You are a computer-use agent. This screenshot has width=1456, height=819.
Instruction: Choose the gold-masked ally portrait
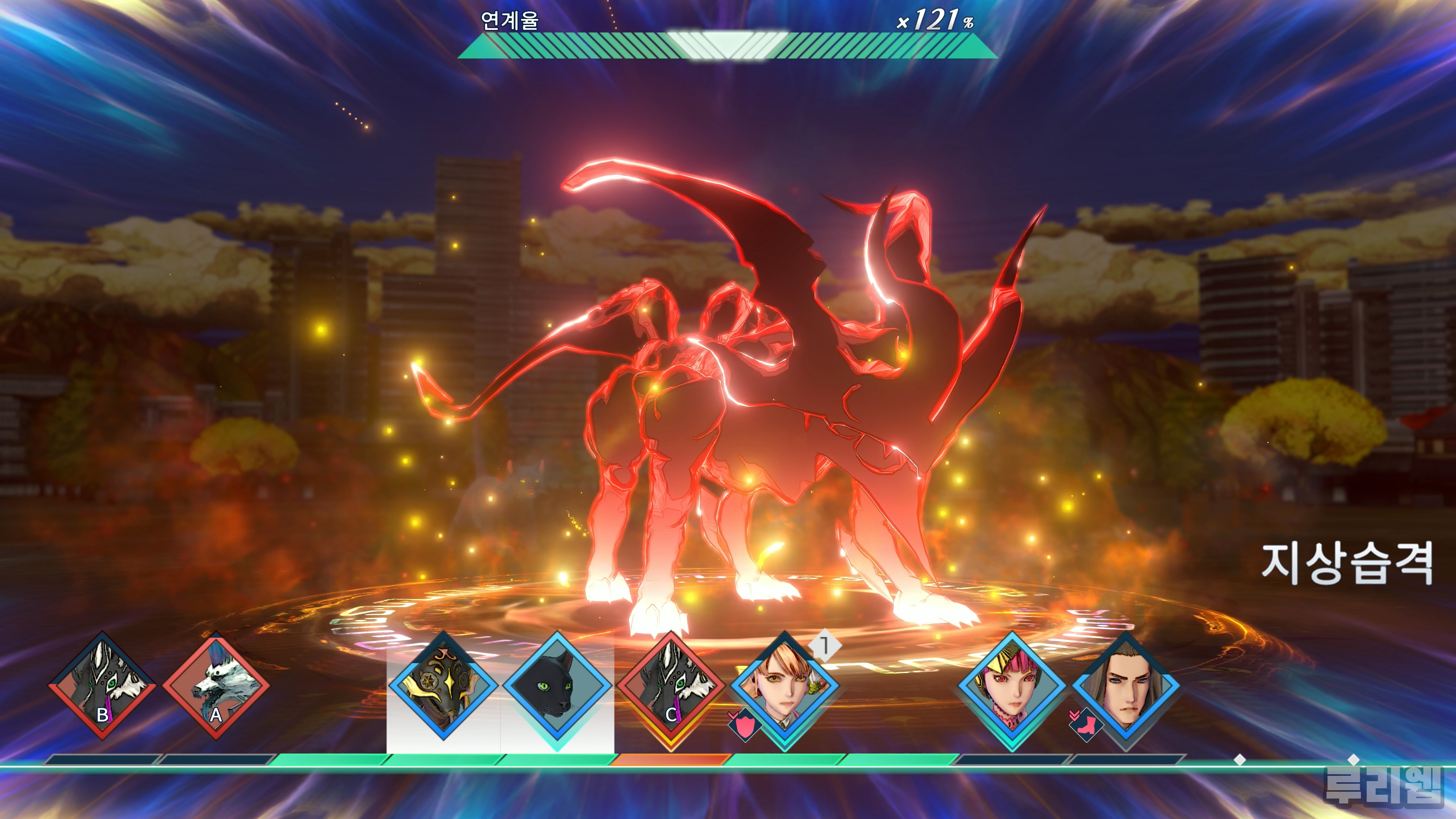[444, 686]
